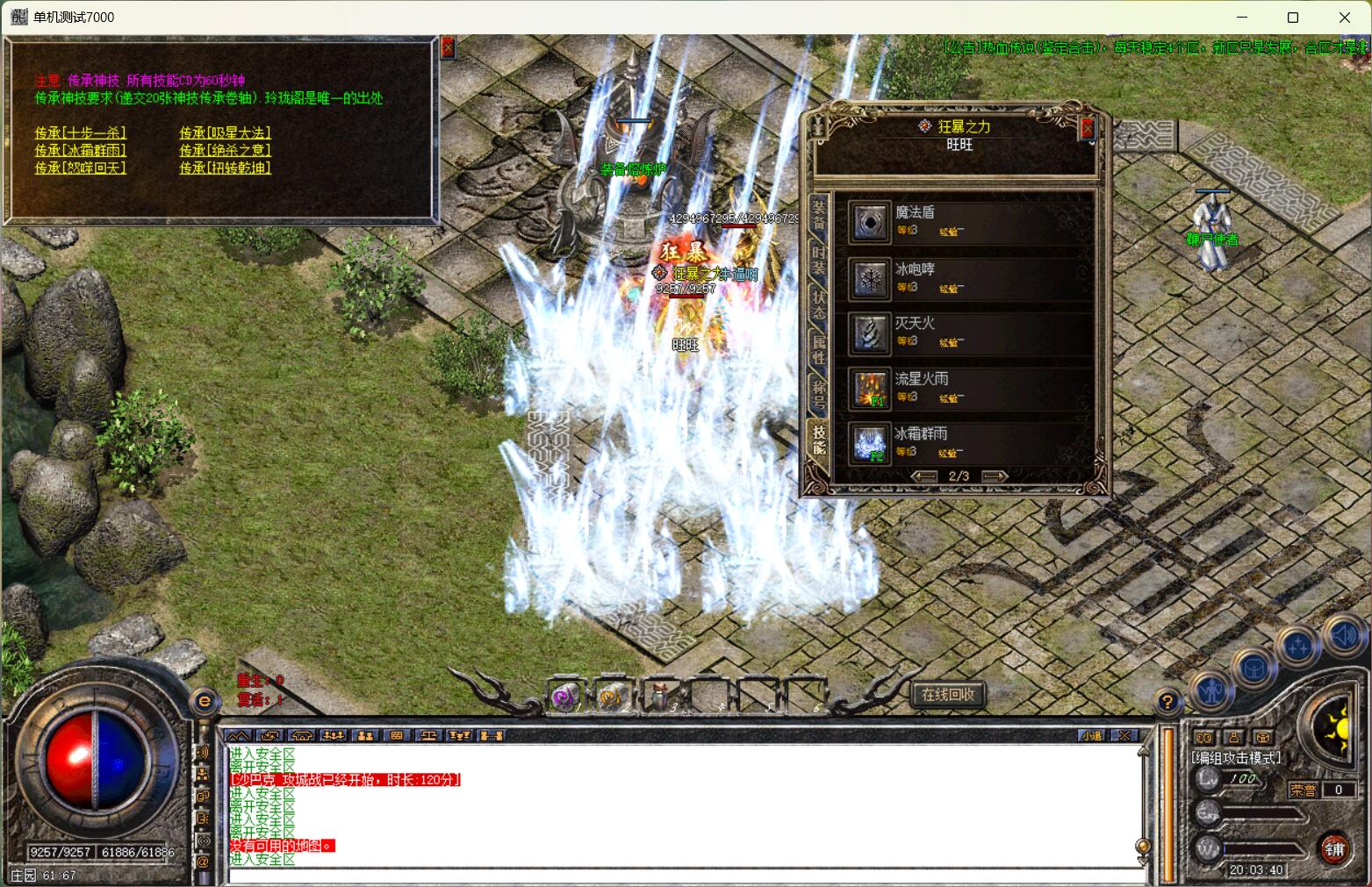Close the character skills window

[x=1088, y=129]
